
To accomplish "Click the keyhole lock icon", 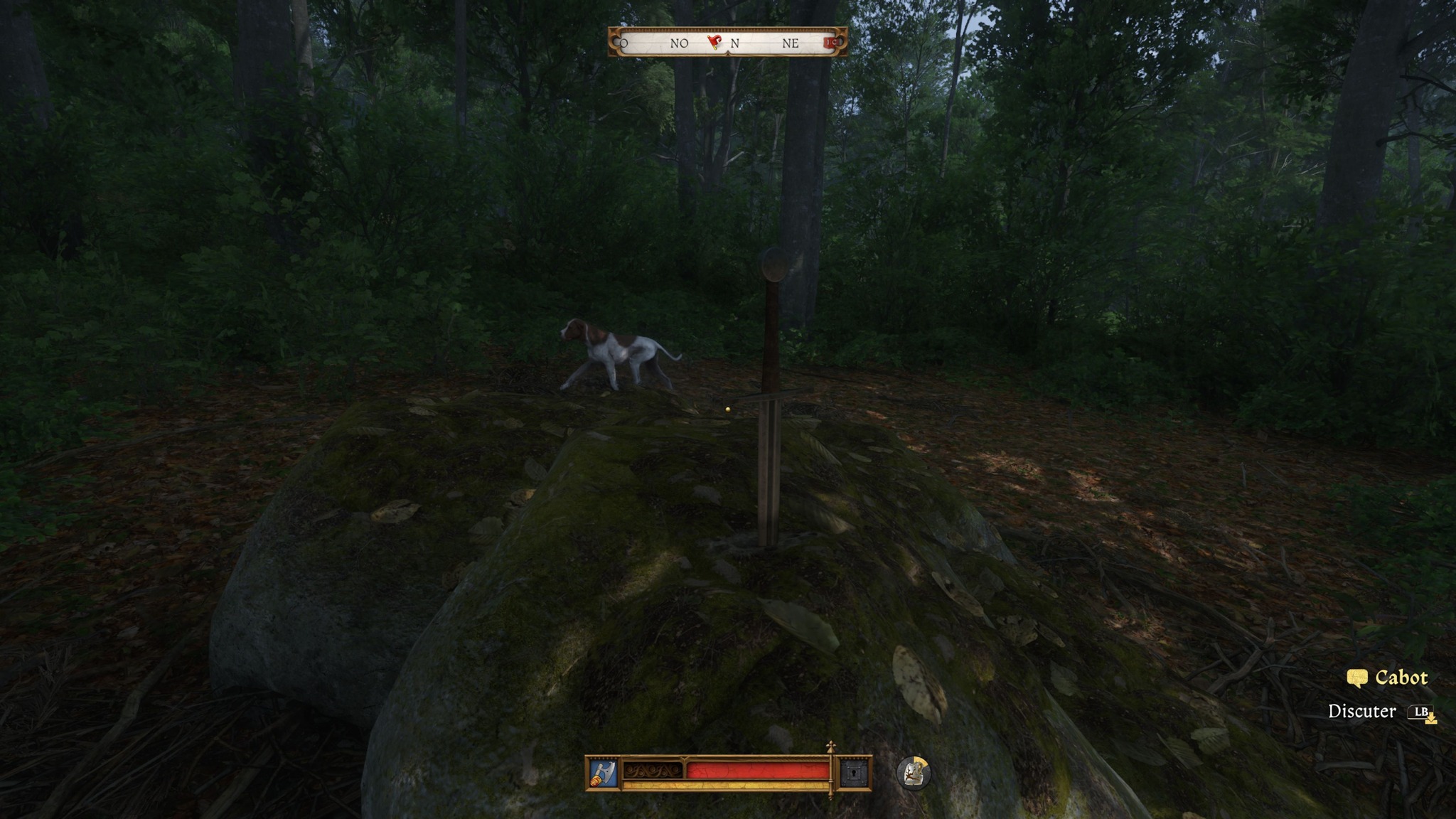I will click(854, 773).
